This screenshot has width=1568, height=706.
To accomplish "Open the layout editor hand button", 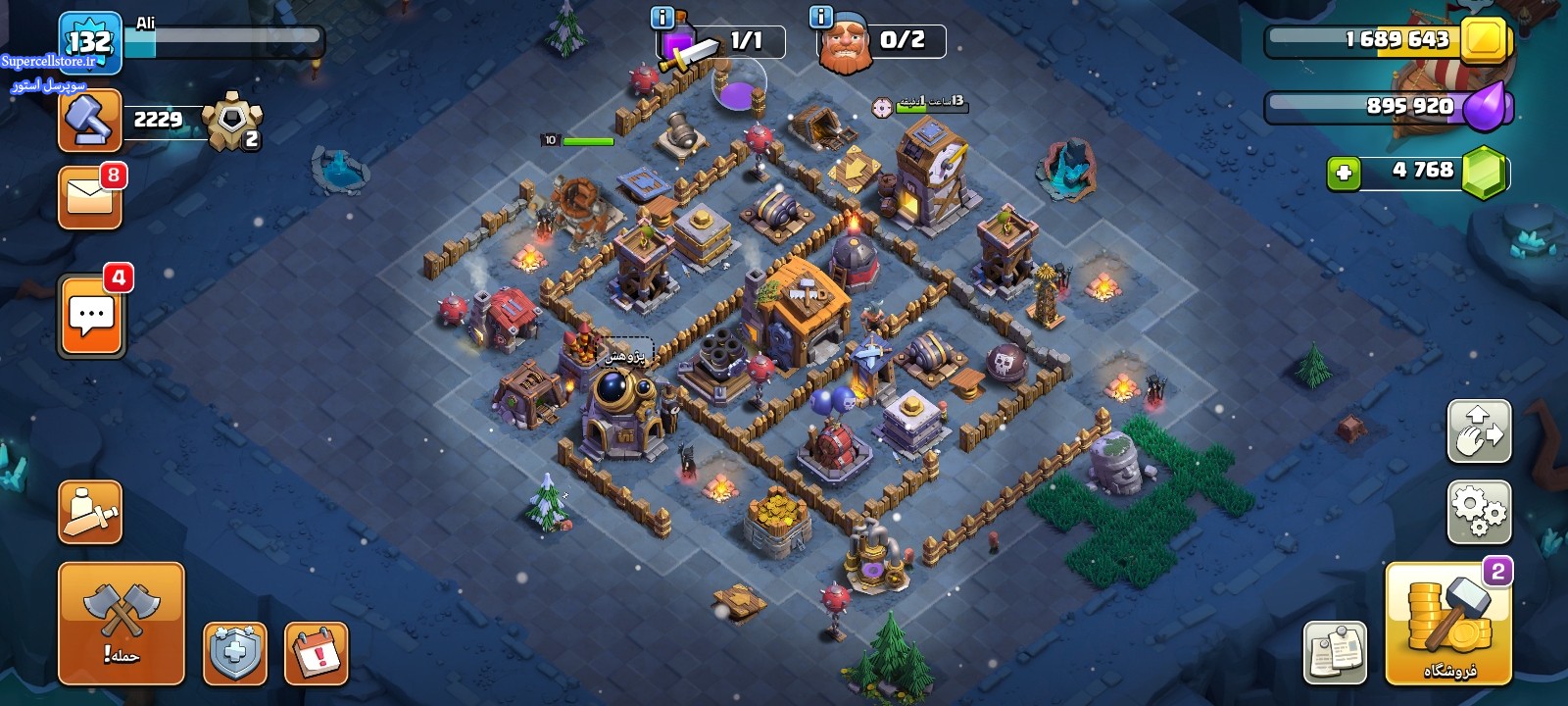I will [x=1479, y=430].
